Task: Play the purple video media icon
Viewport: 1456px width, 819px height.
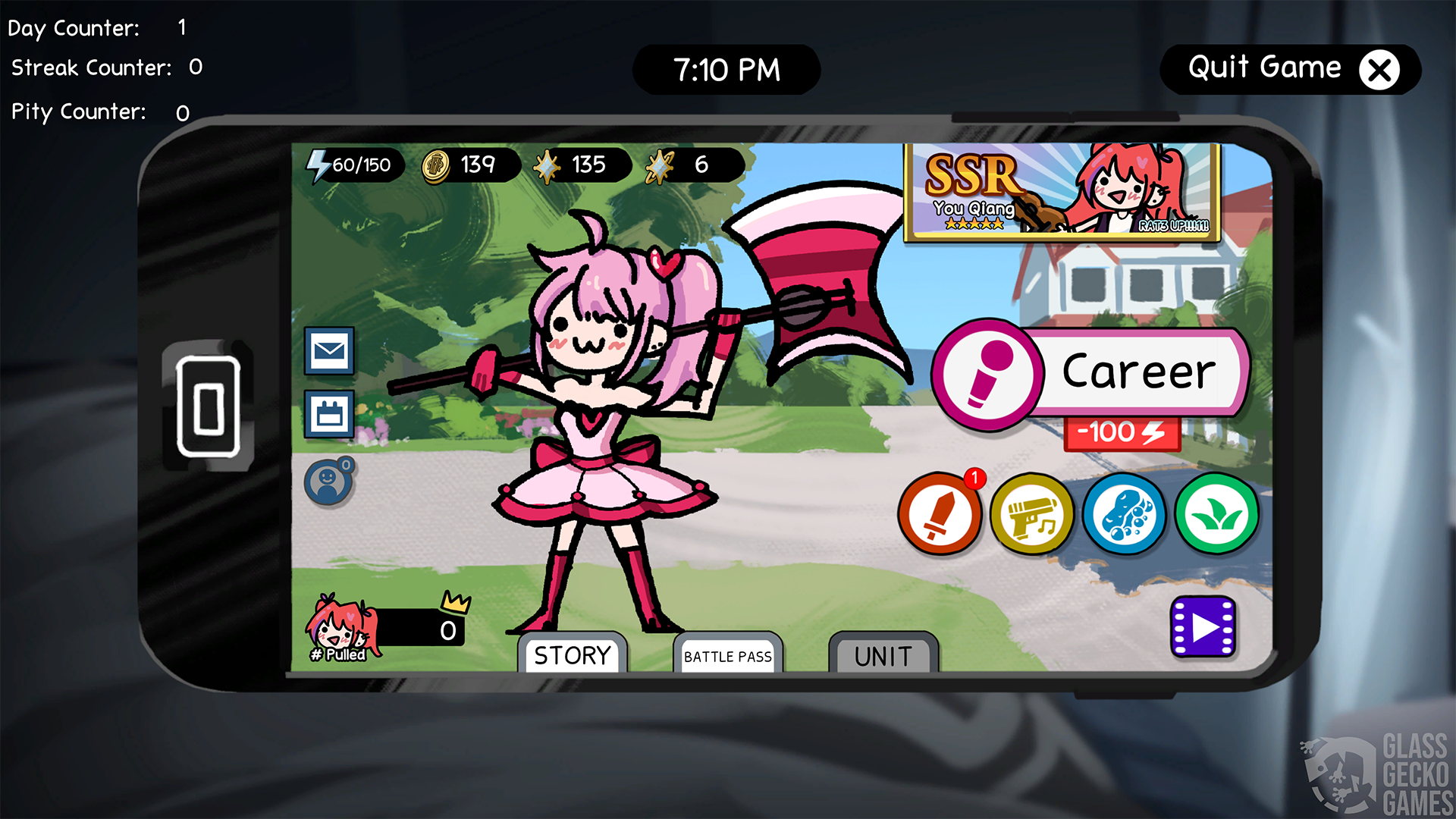Action: click(x=1202, y=626)
